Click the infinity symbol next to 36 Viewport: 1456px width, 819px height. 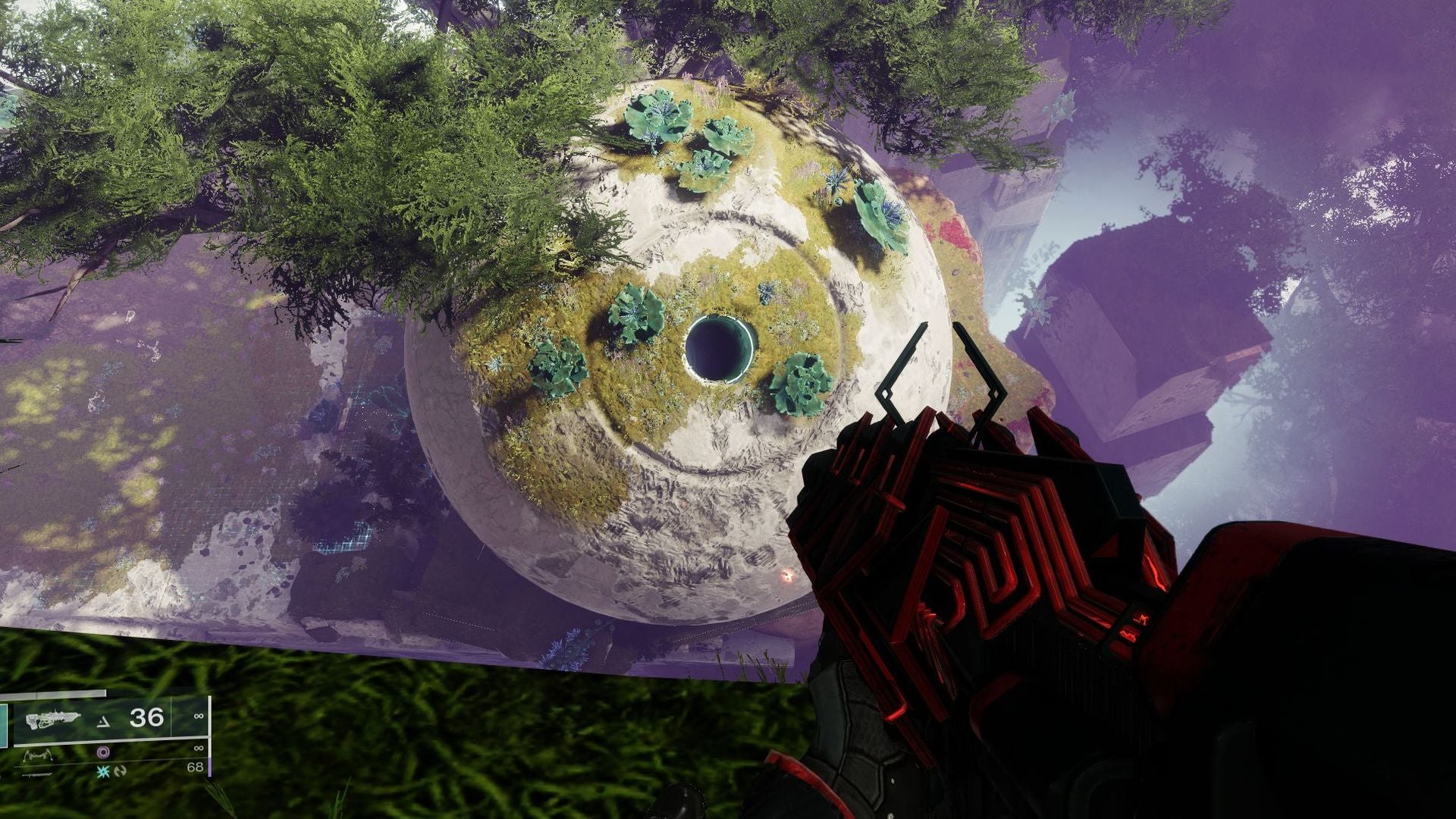point(199,717)
